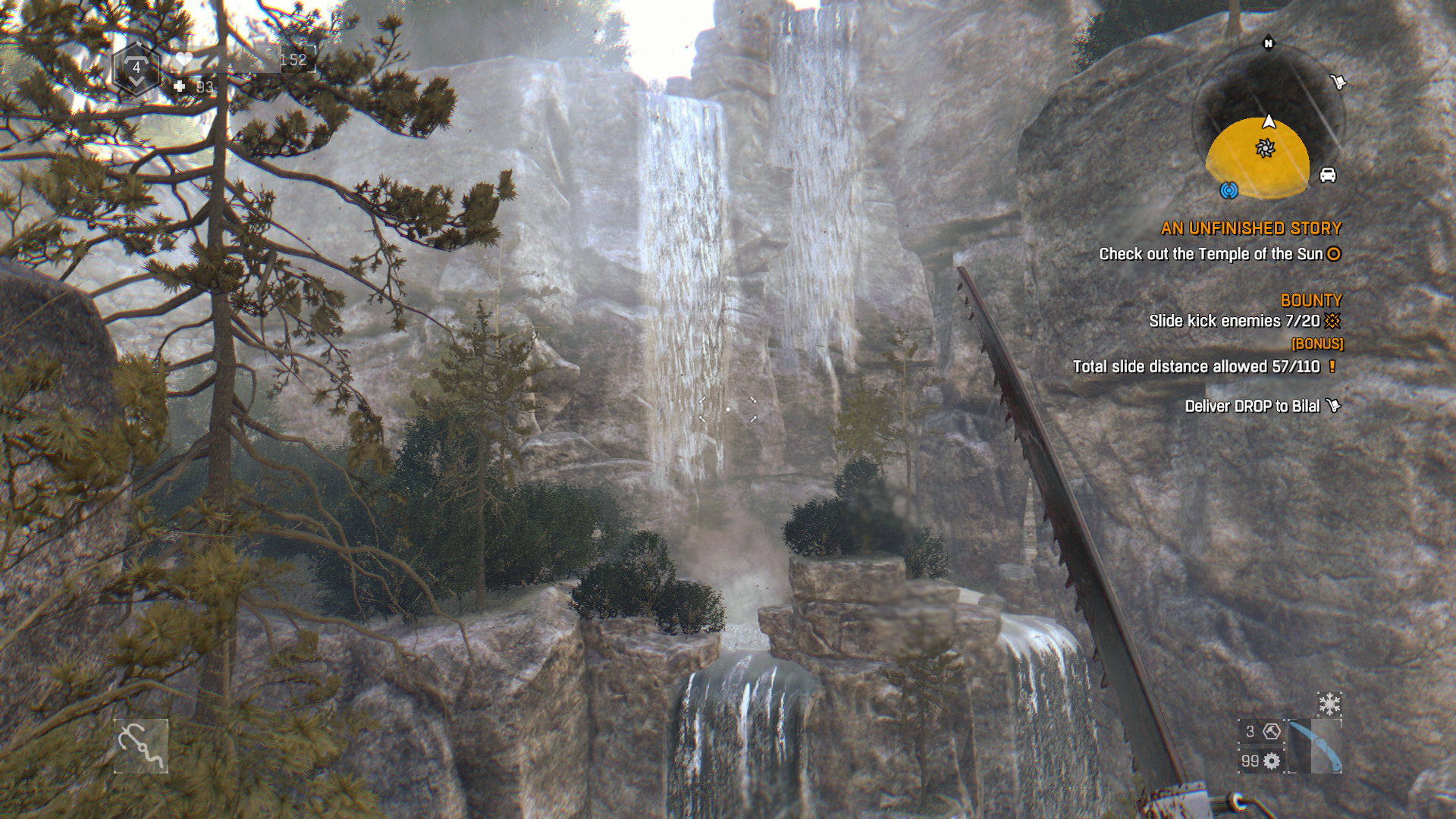Open the circular minimap
Image resolution: width=1456 pixels, height=819 pixels.
point(1267,121)
